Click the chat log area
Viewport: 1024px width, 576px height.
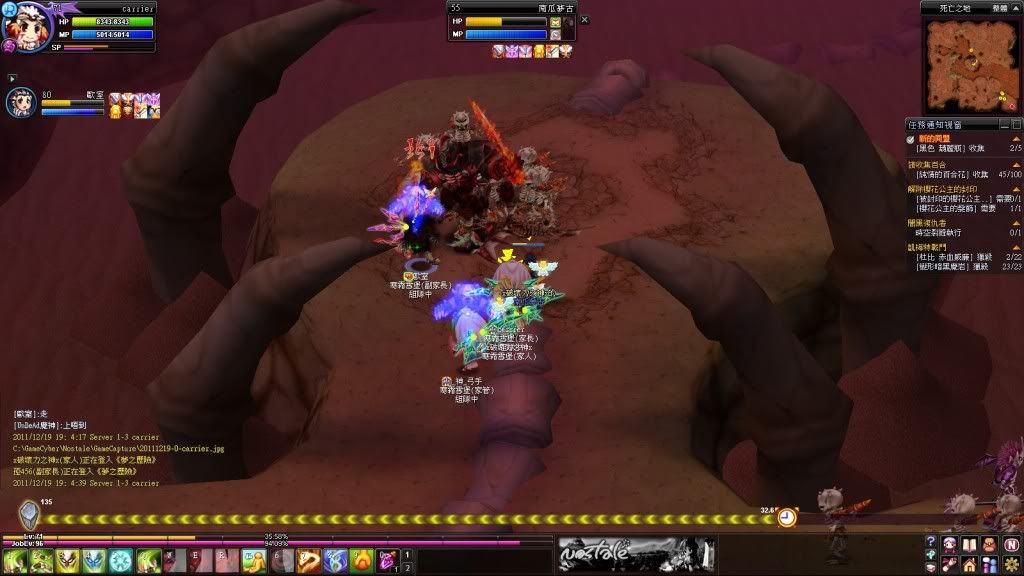[x=110, y=448]
